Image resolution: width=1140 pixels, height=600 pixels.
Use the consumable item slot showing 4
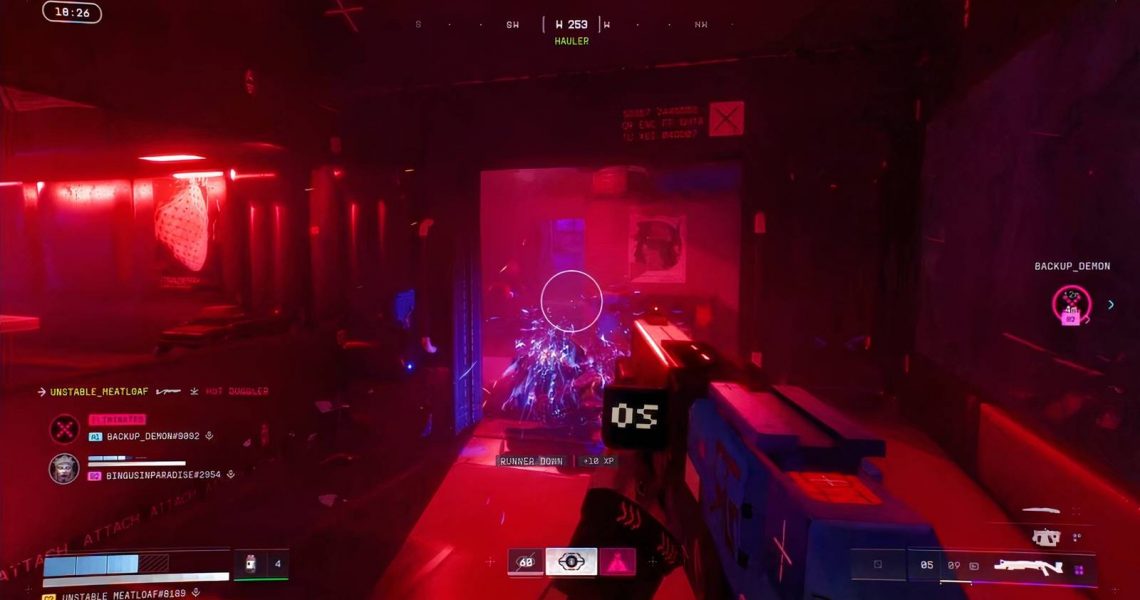[x=260, y=564]
